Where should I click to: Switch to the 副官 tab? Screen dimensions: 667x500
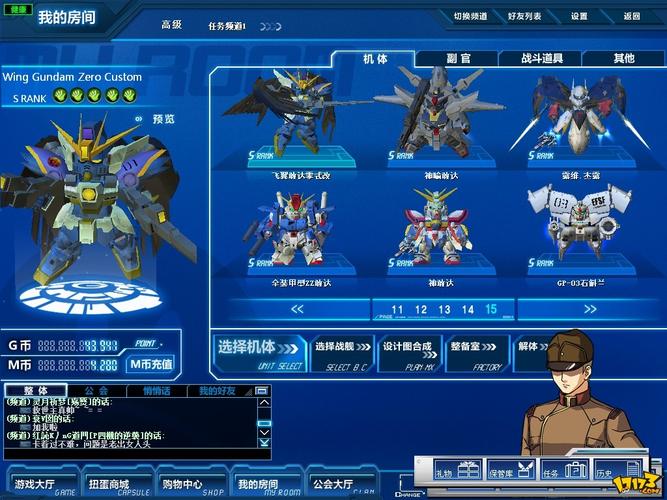[x=458, y=59]
